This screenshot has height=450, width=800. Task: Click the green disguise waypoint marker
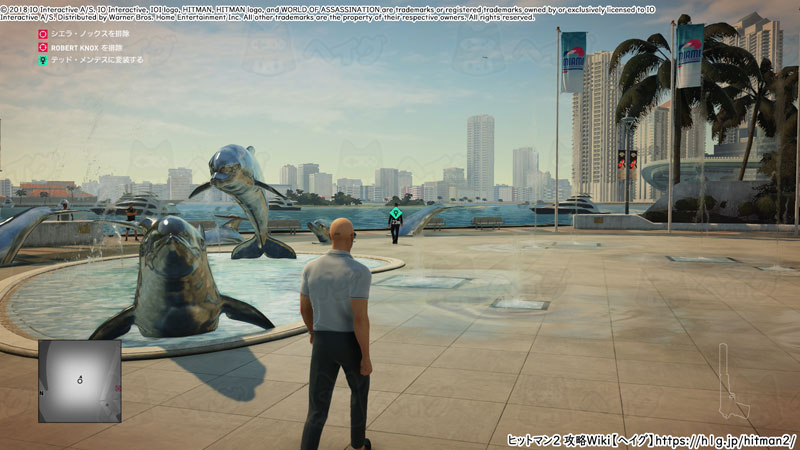click(395, 213)
